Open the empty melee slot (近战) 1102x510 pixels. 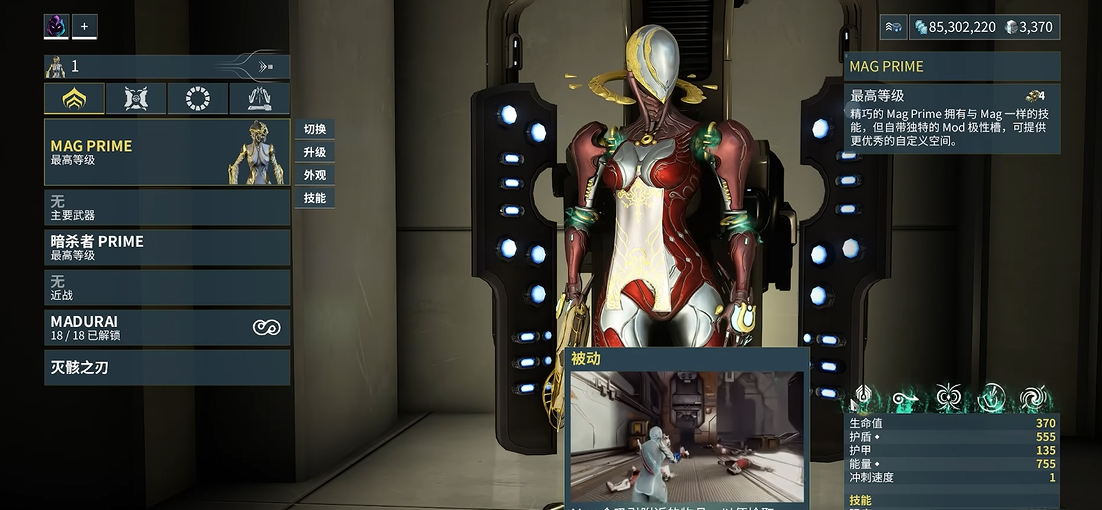coord(166,287)
